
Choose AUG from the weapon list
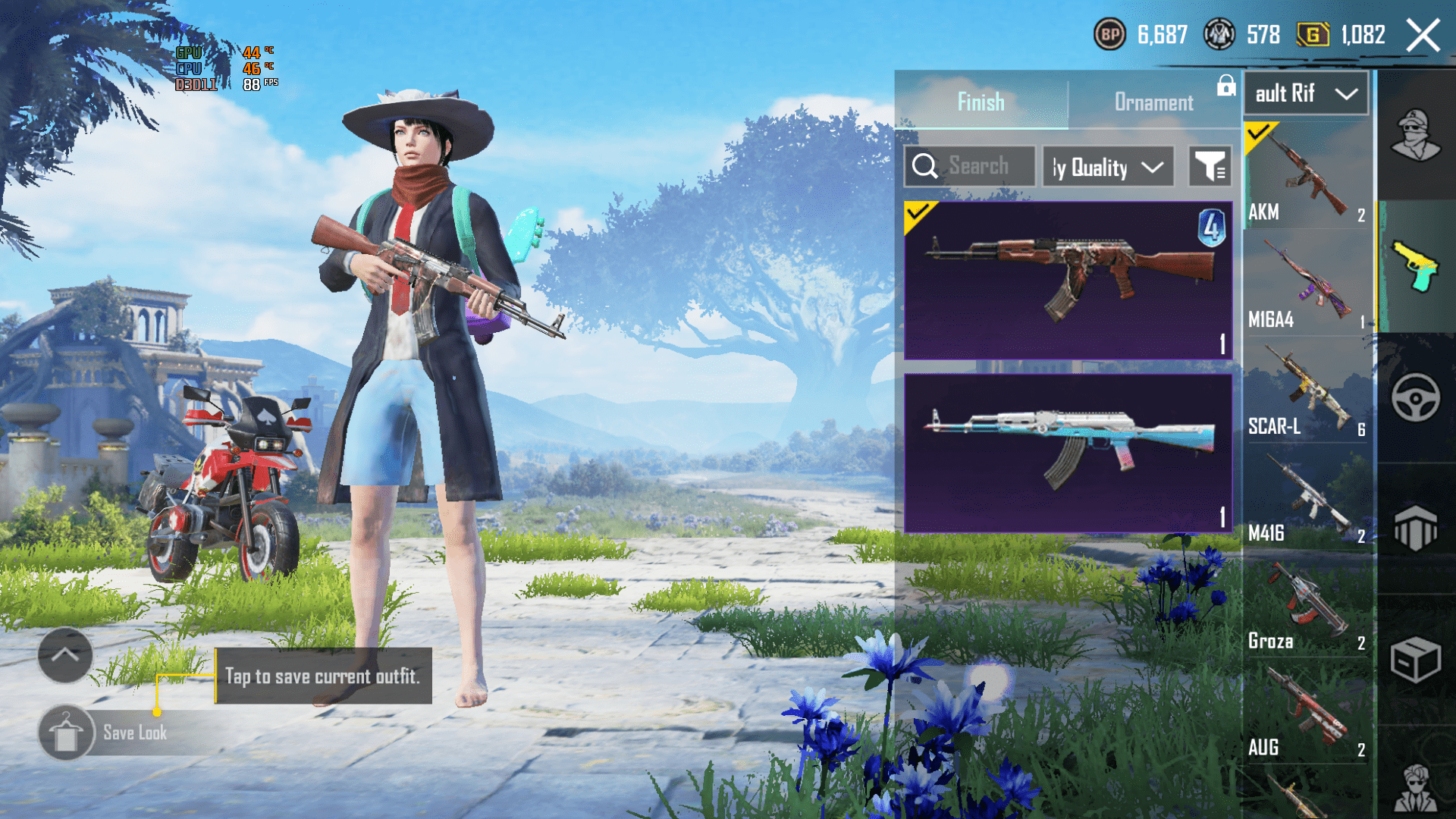click(1306, 712)
